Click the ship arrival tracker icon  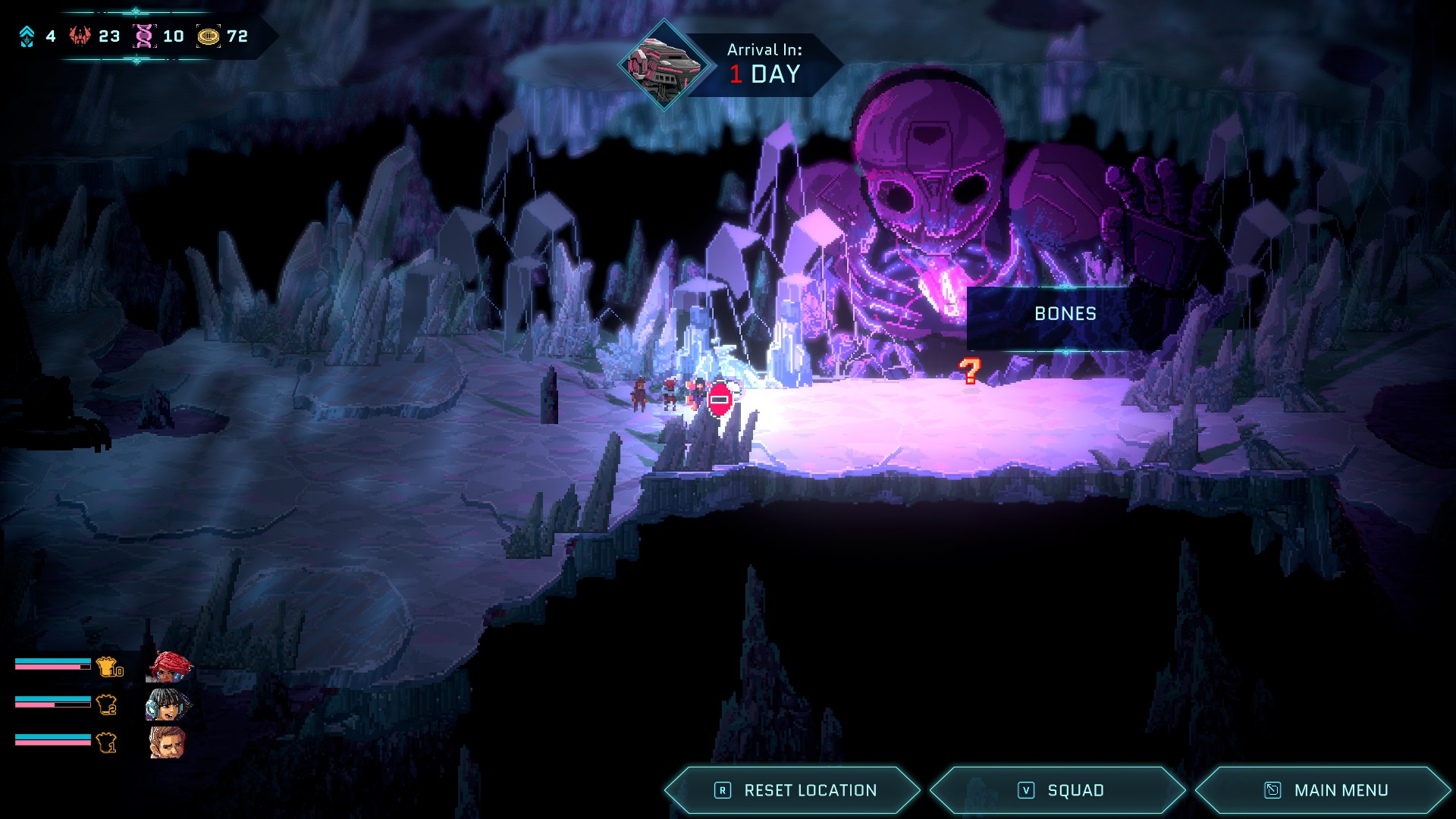[664, 65]
